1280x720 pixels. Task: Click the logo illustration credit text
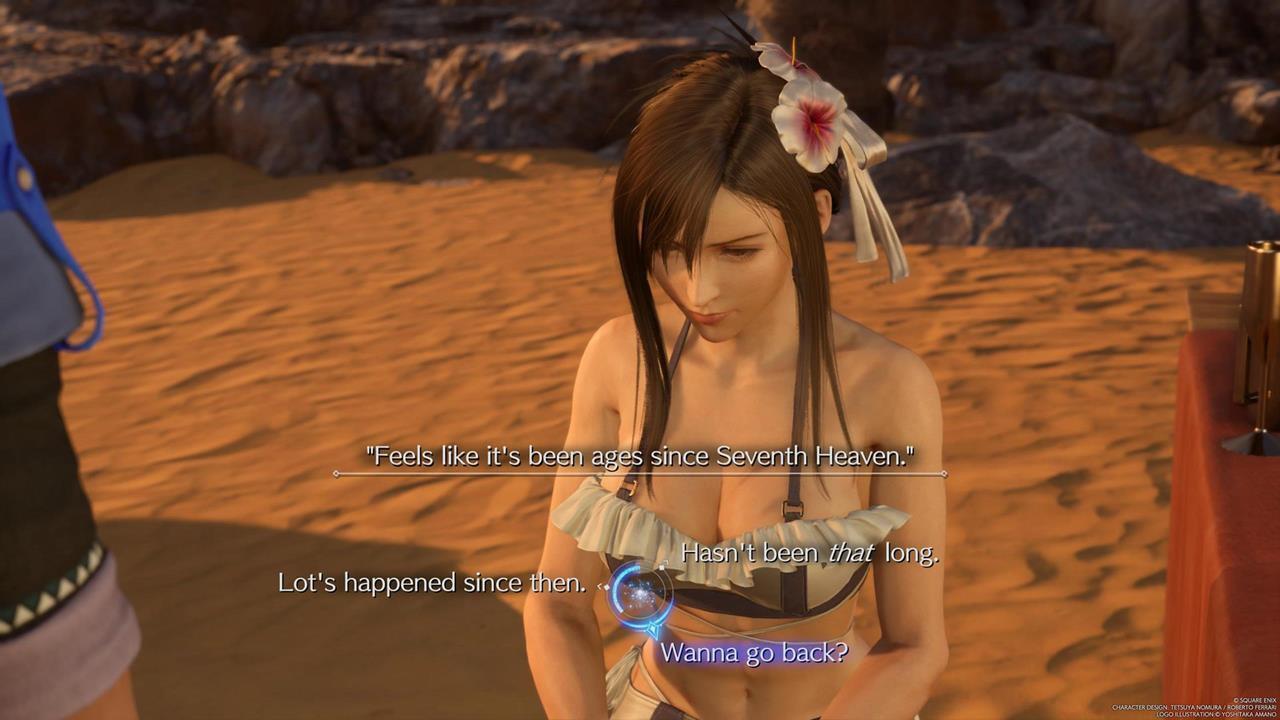[x=1217, y=714]
